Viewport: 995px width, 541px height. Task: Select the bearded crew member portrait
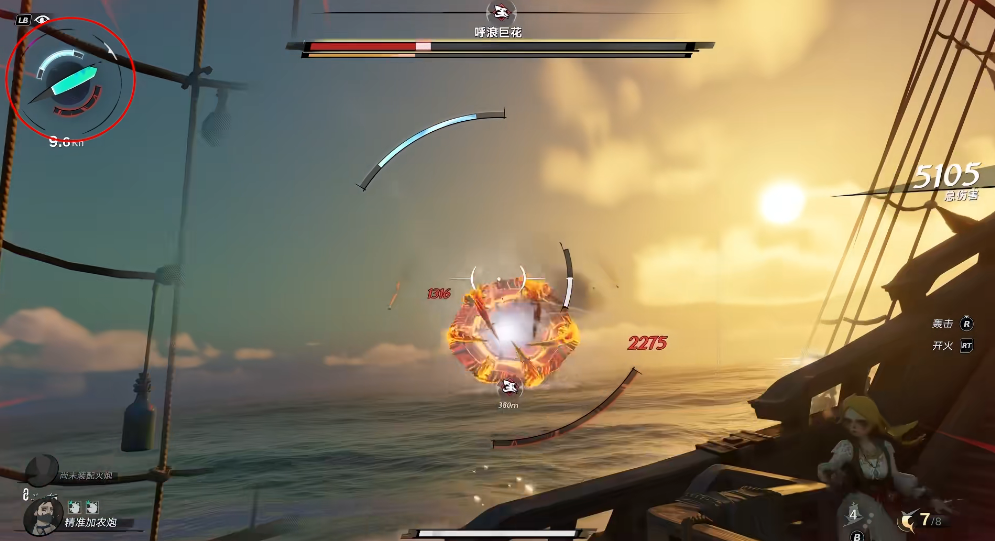coord(43,516)
